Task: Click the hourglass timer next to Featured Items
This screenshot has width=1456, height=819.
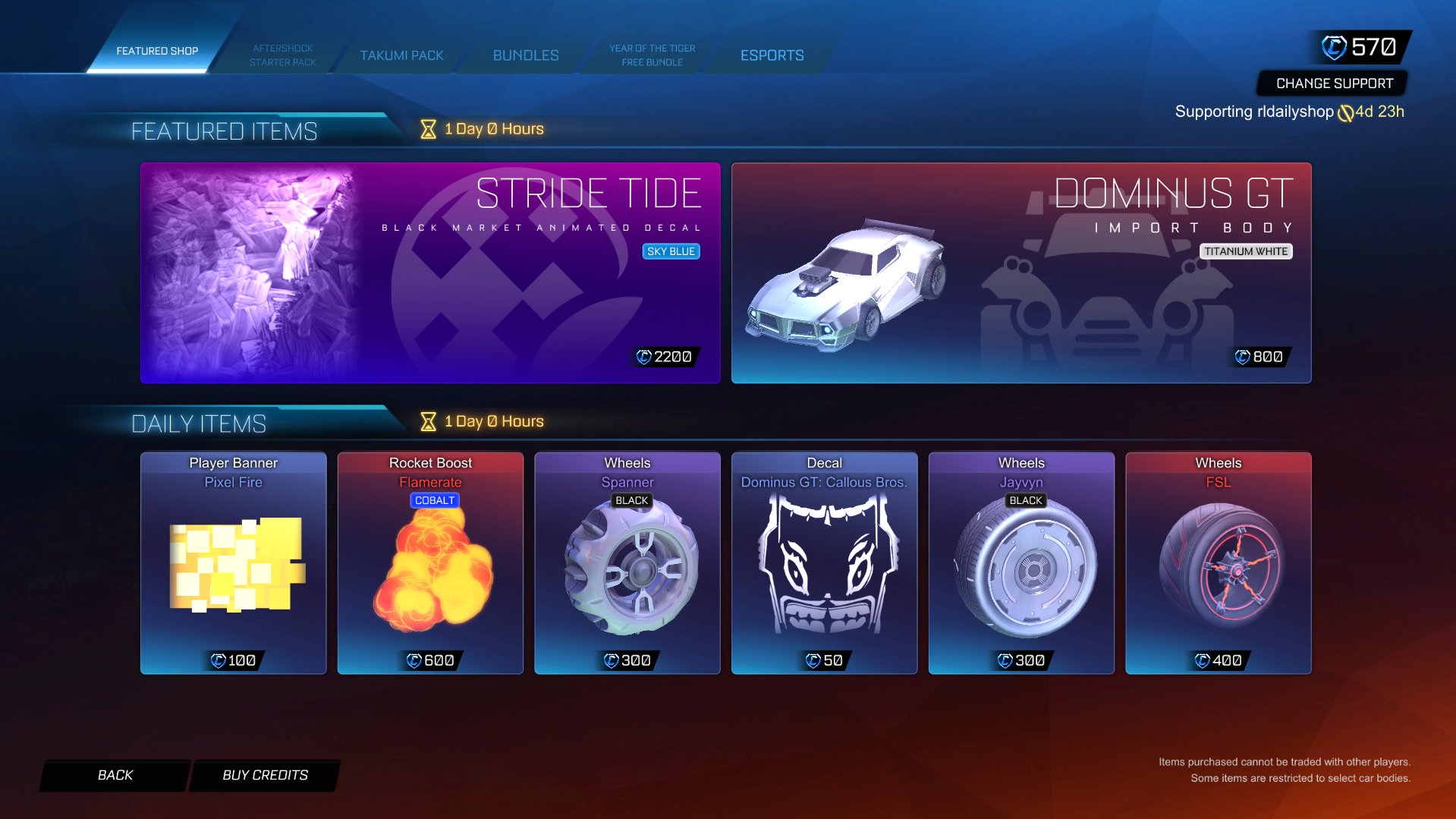Action: pyautogui.click(x=427, y=128)
